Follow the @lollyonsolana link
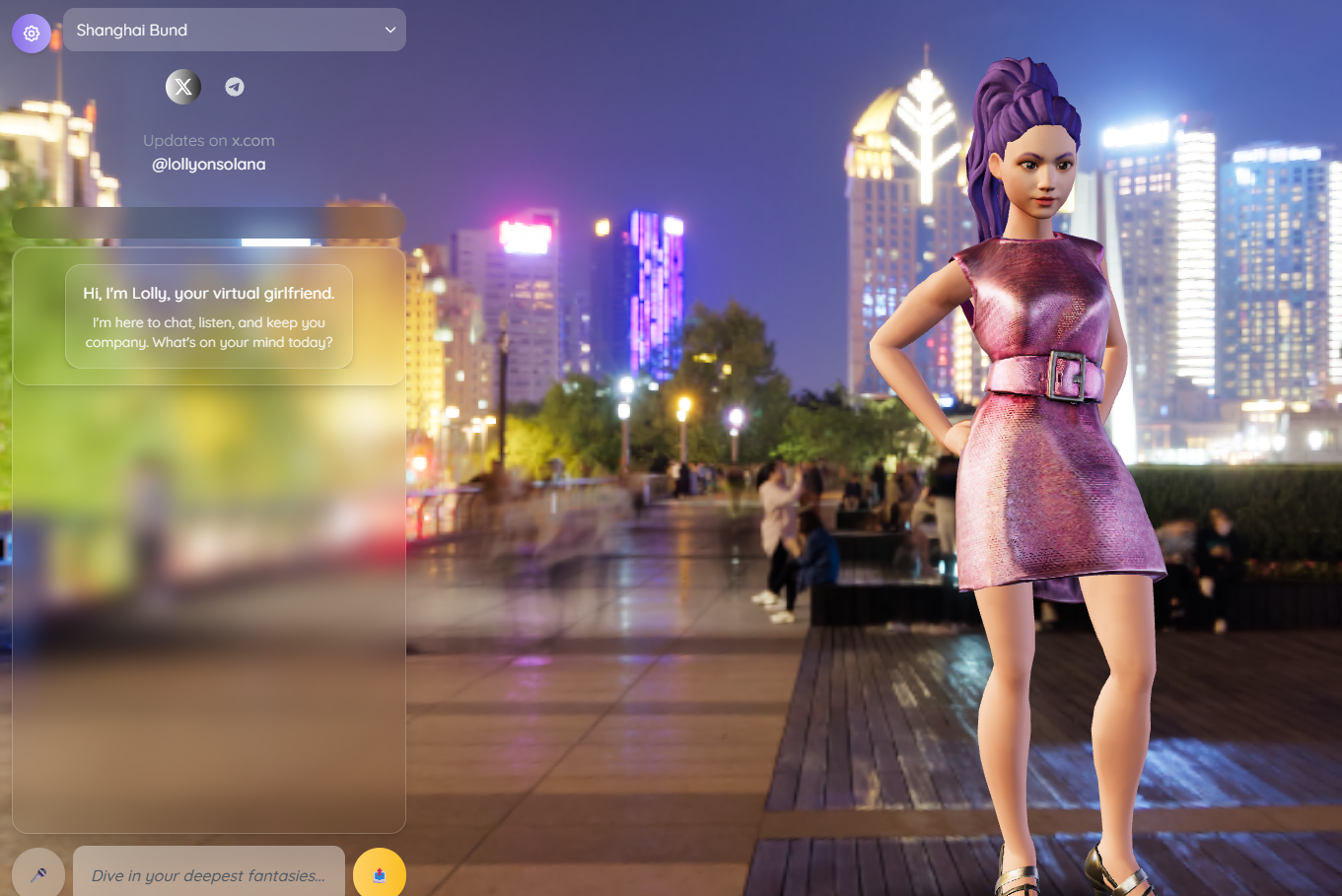This screenshot has width=1342, height=896. (208, 164)
